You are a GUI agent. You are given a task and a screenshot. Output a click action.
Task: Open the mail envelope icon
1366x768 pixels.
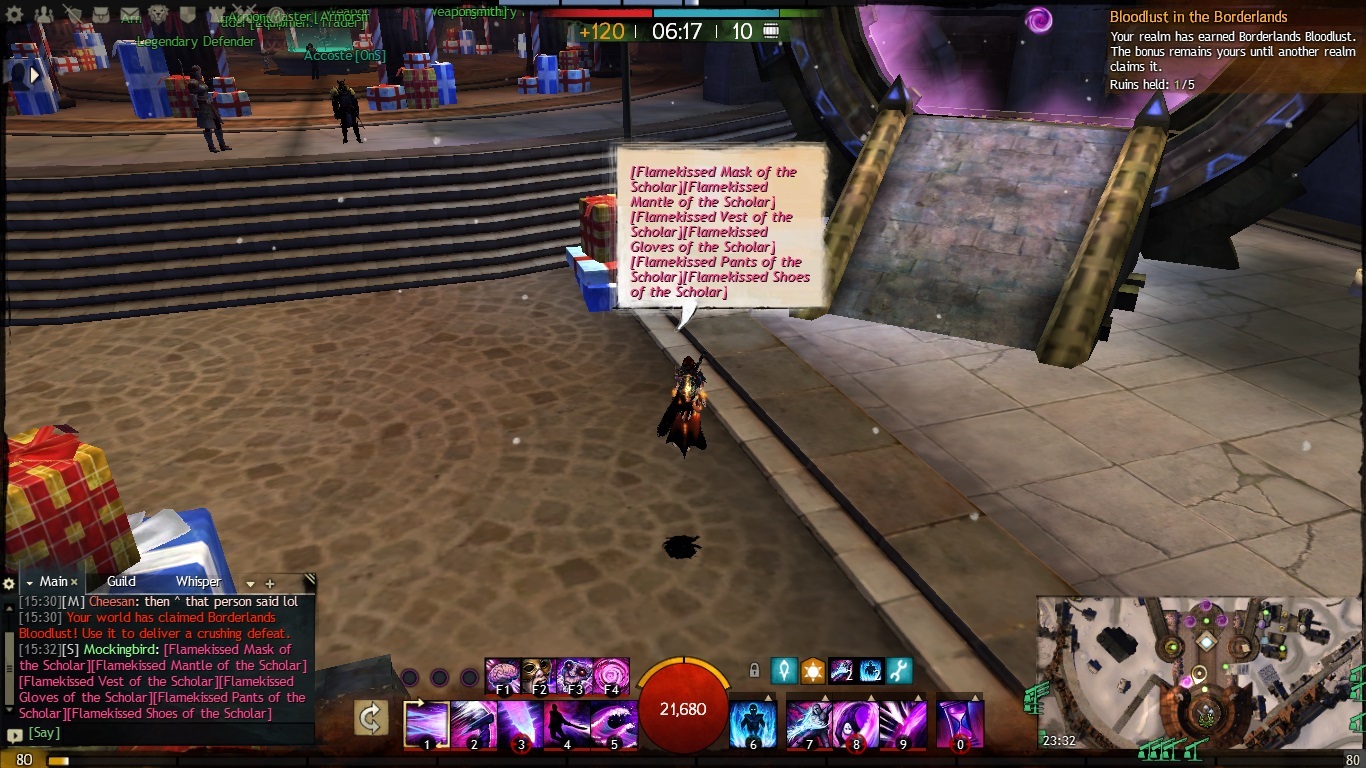click(x=129, y=14)
